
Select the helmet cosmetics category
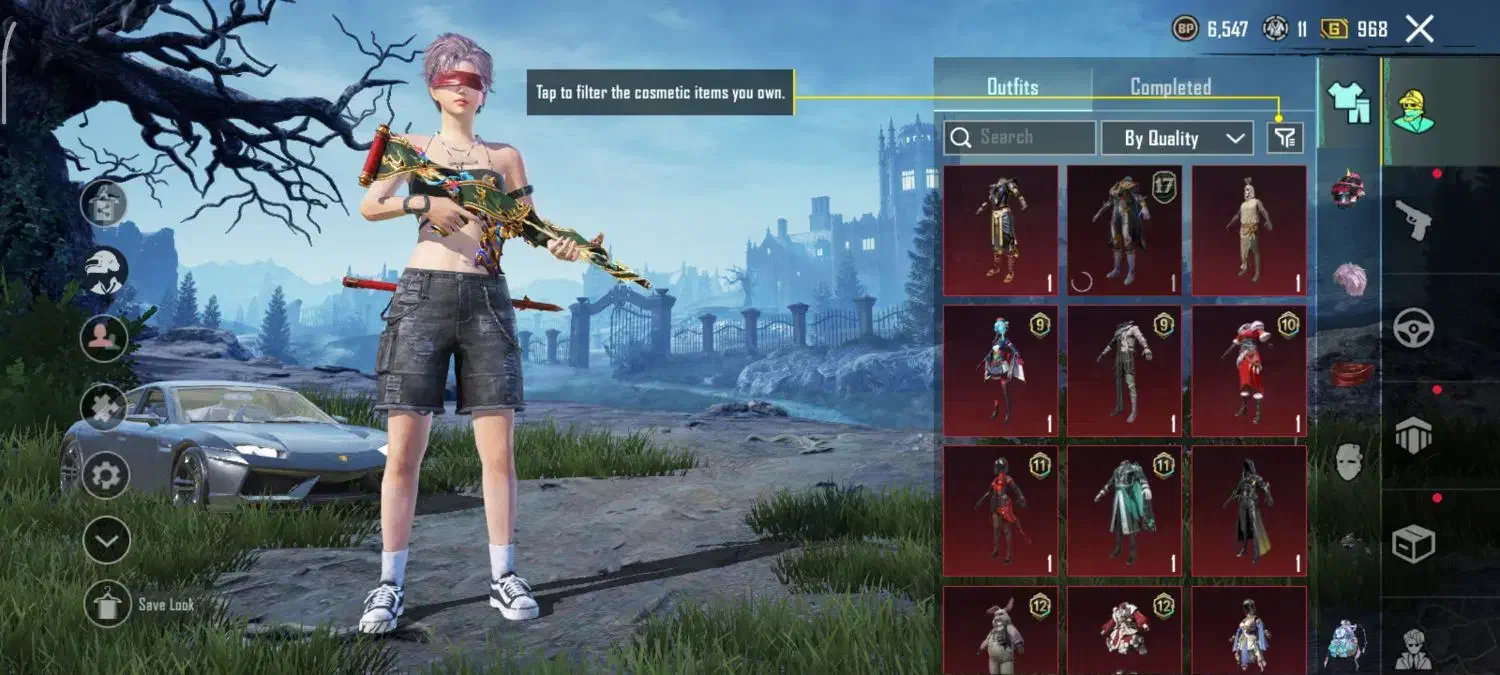pos(1348,189)
